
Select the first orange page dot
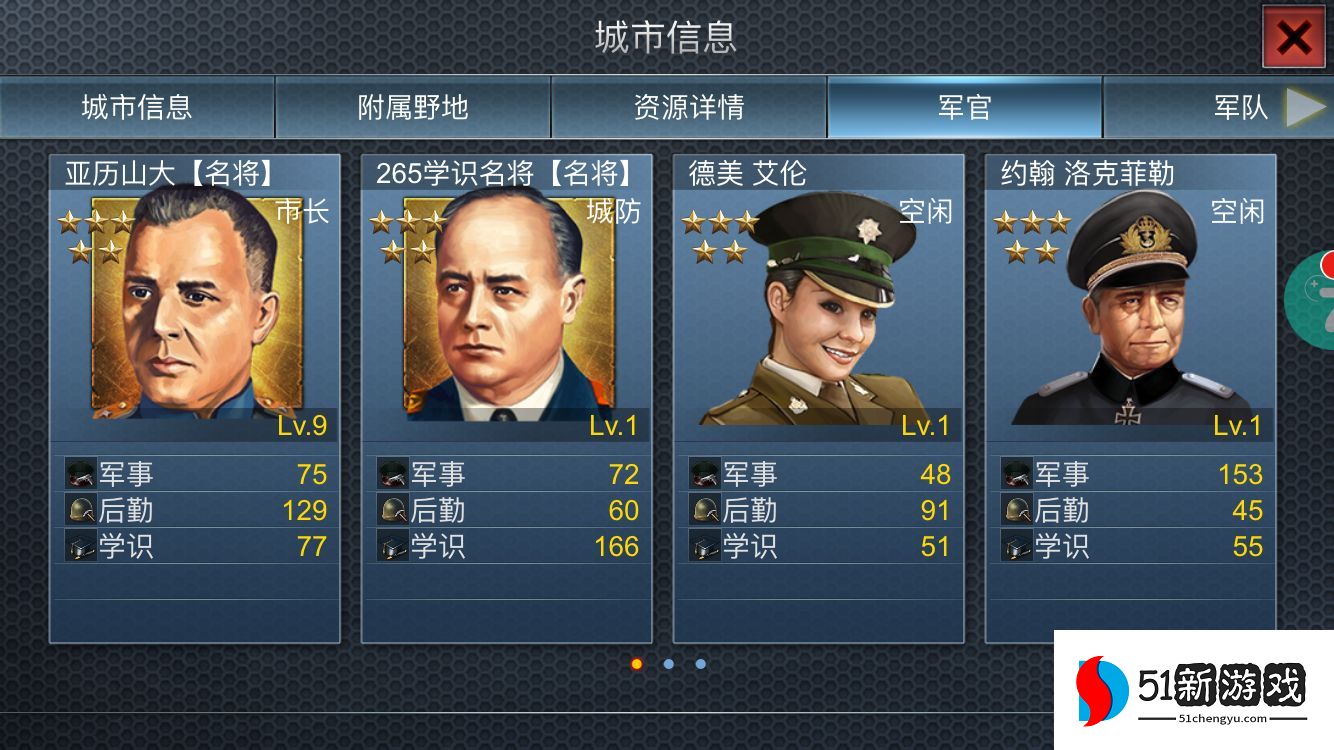pos(637,662)
